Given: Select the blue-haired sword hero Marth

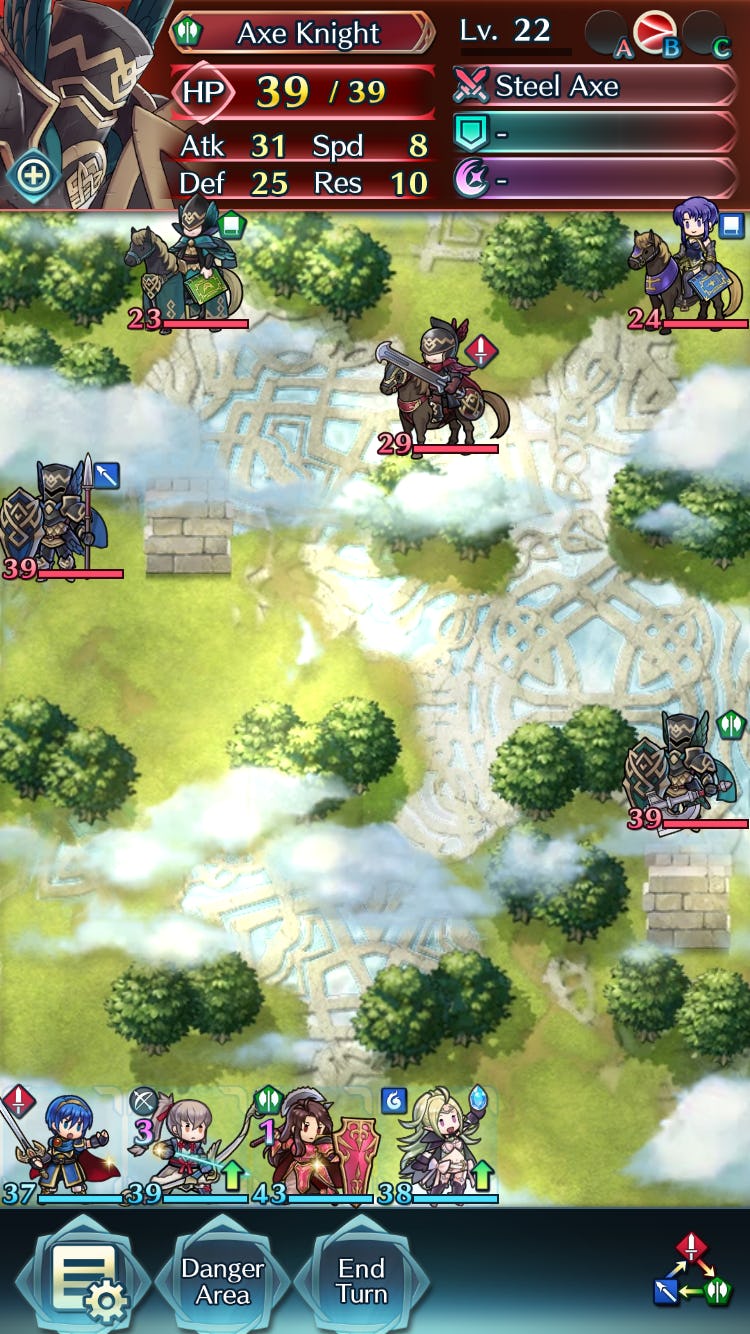Looking at the screenshot, I should 60,1145.
